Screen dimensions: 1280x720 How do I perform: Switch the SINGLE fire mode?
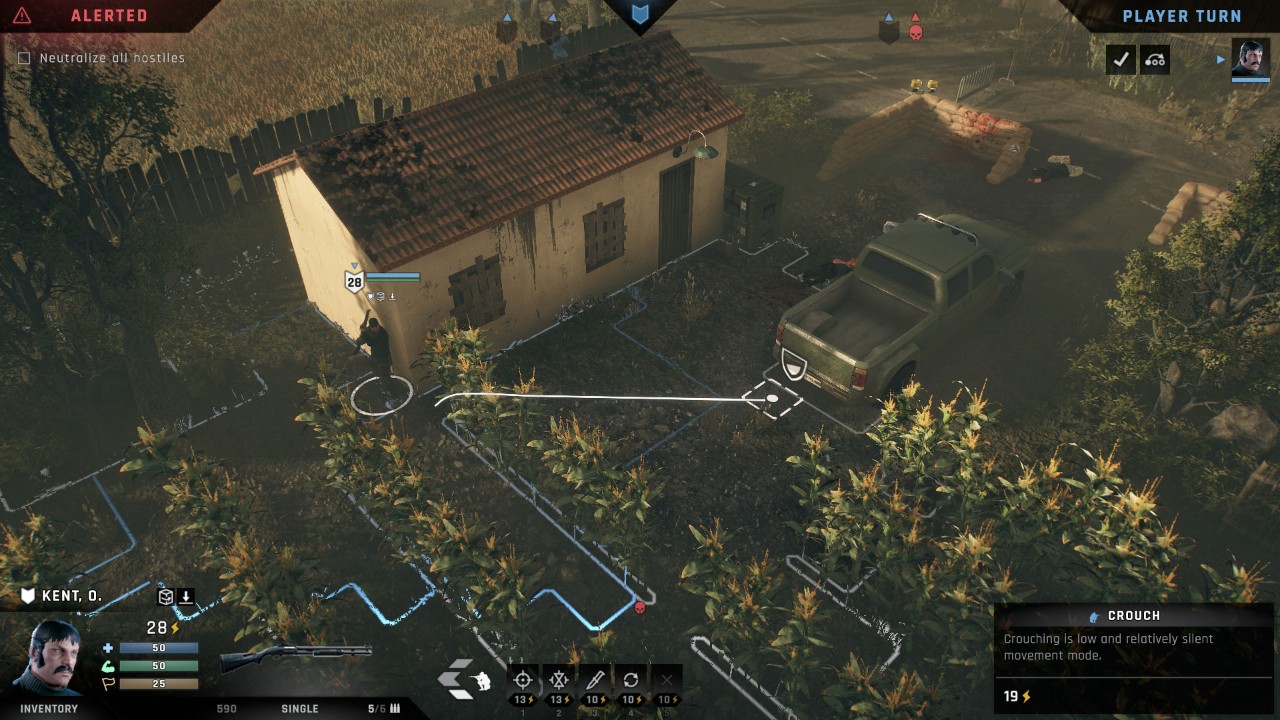[300, 709]
